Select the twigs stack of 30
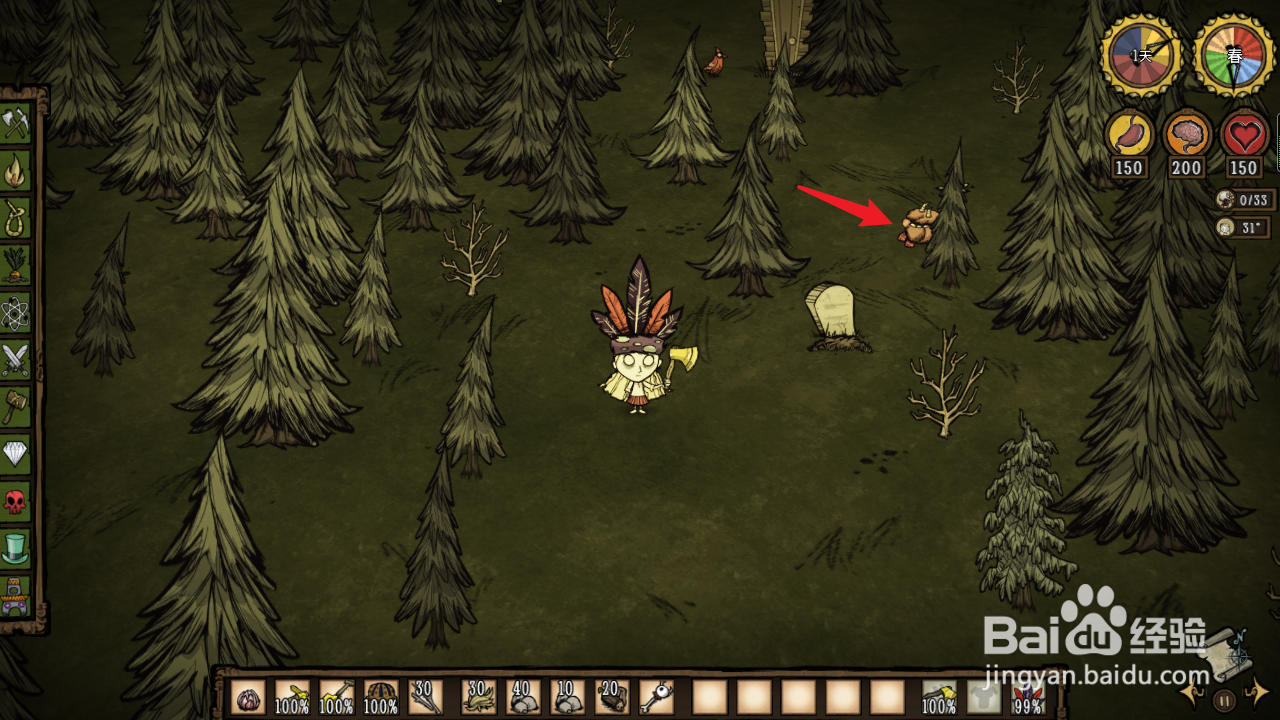1280x720 pixels. [425, 697]
